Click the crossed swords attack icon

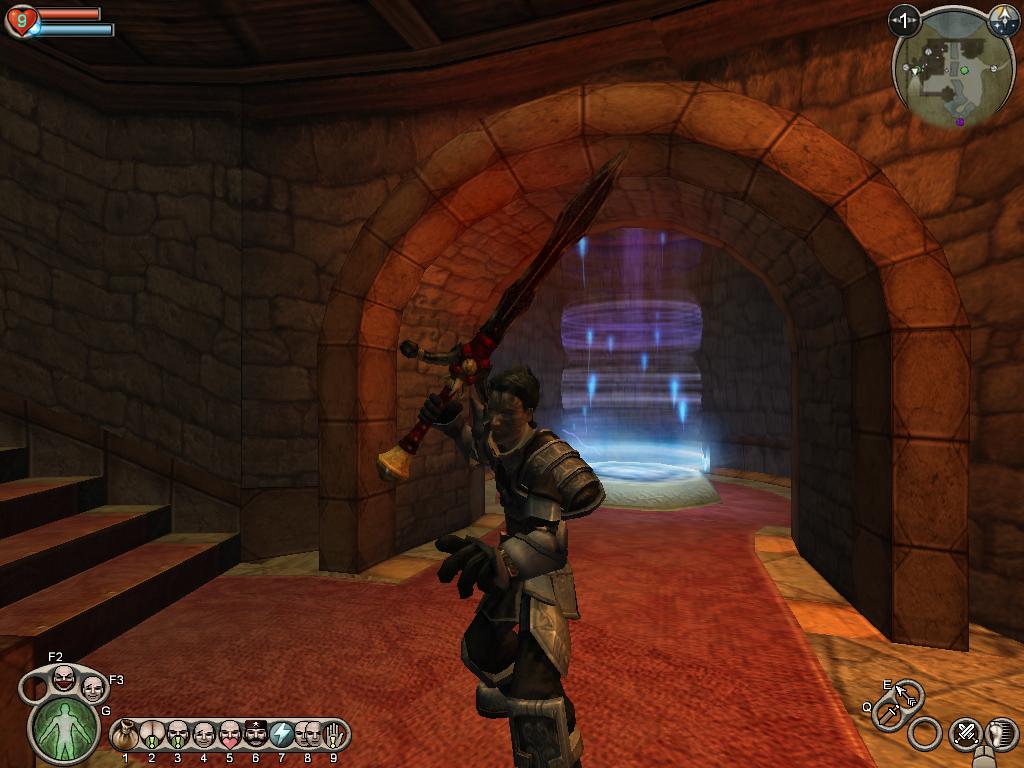click(965, 734)
